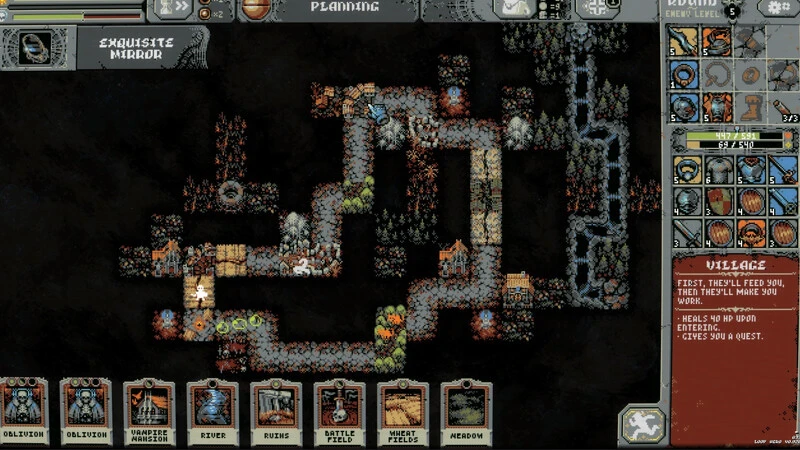Select the Battle Field card

[x=339, y=410]
